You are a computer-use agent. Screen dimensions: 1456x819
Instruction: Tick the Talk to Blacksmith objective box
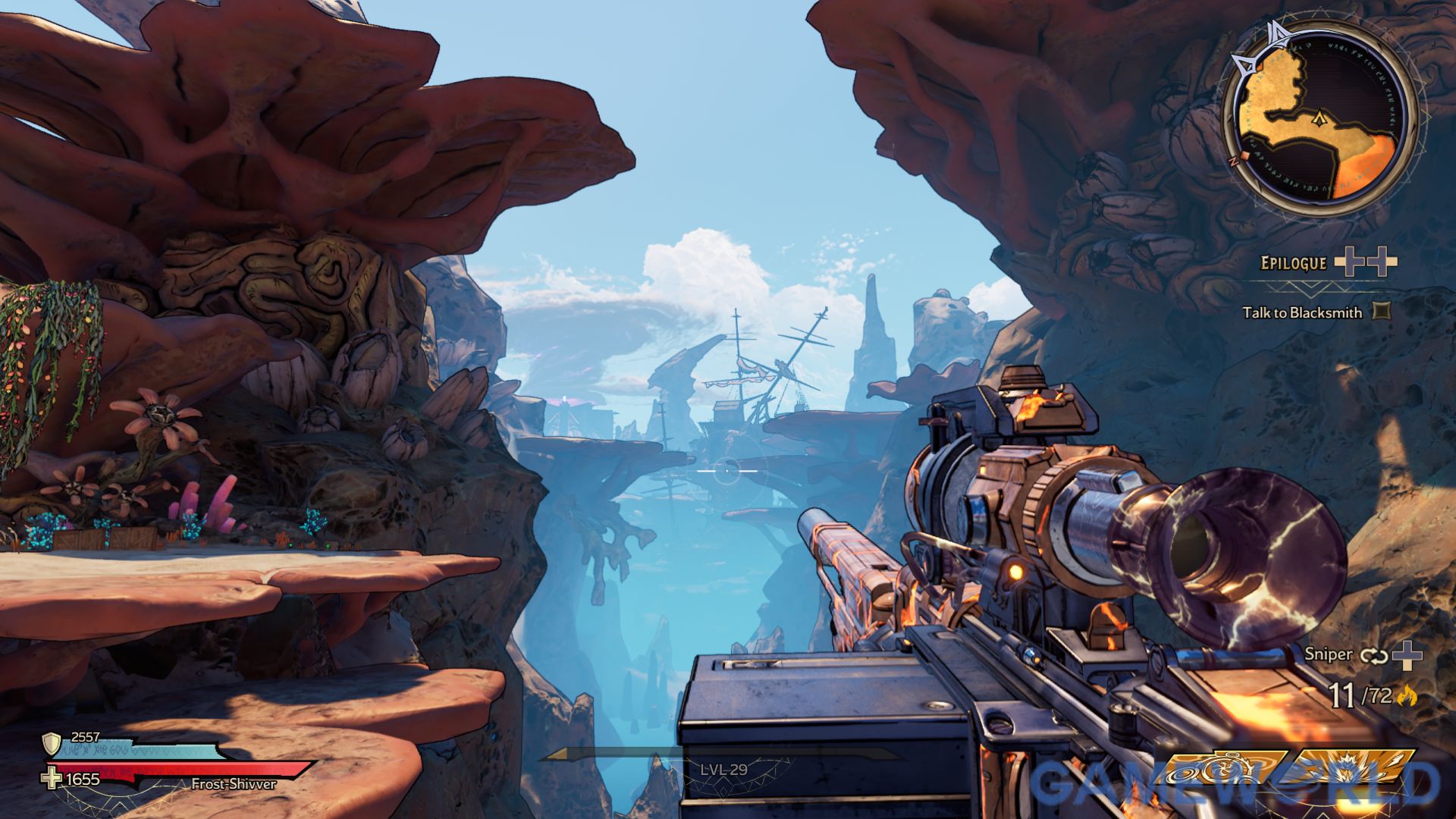tap(1382, 311)
